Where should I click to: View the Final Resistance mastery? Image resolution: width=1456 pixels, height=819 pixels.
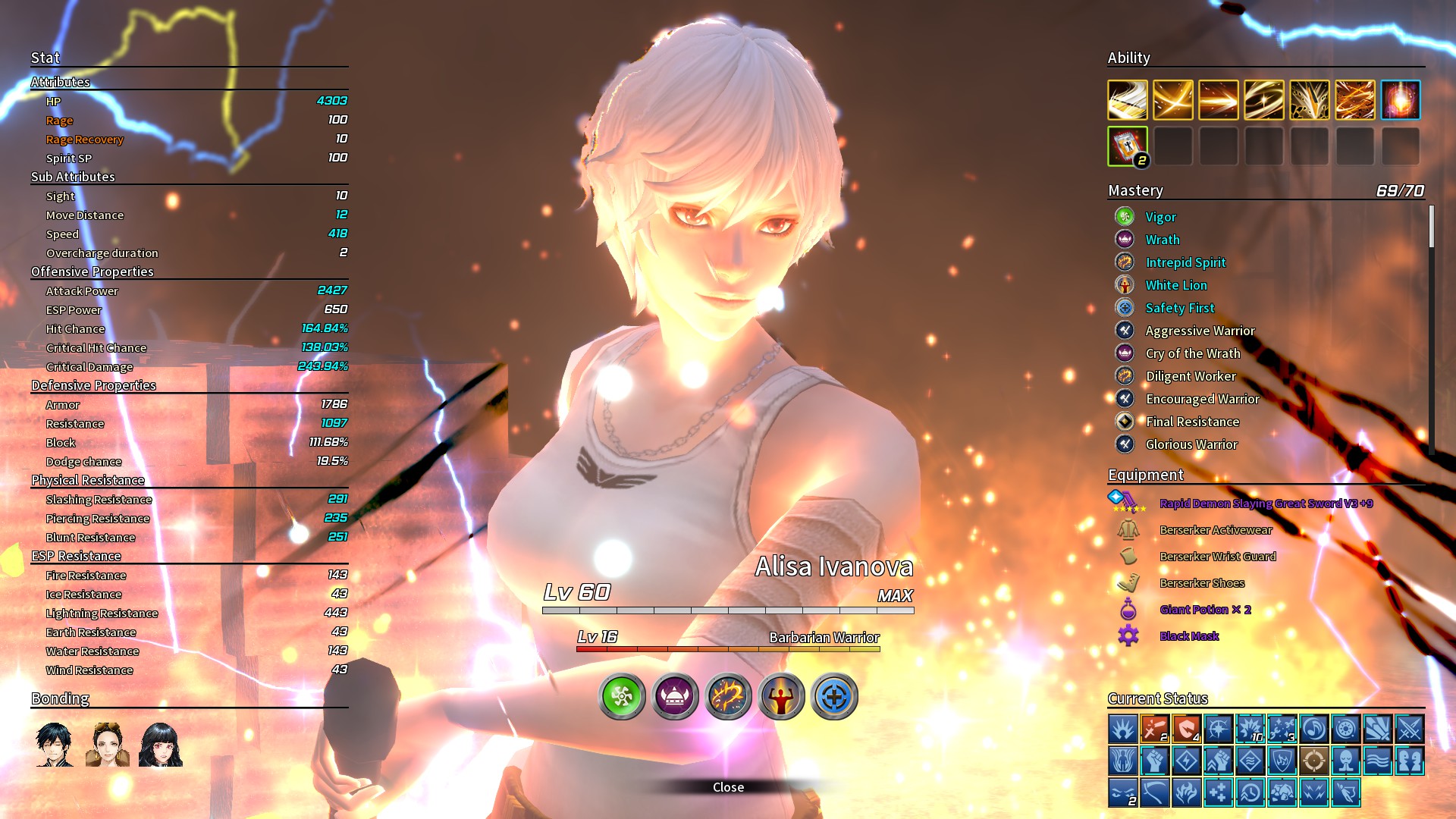(x=1192, y=422)
